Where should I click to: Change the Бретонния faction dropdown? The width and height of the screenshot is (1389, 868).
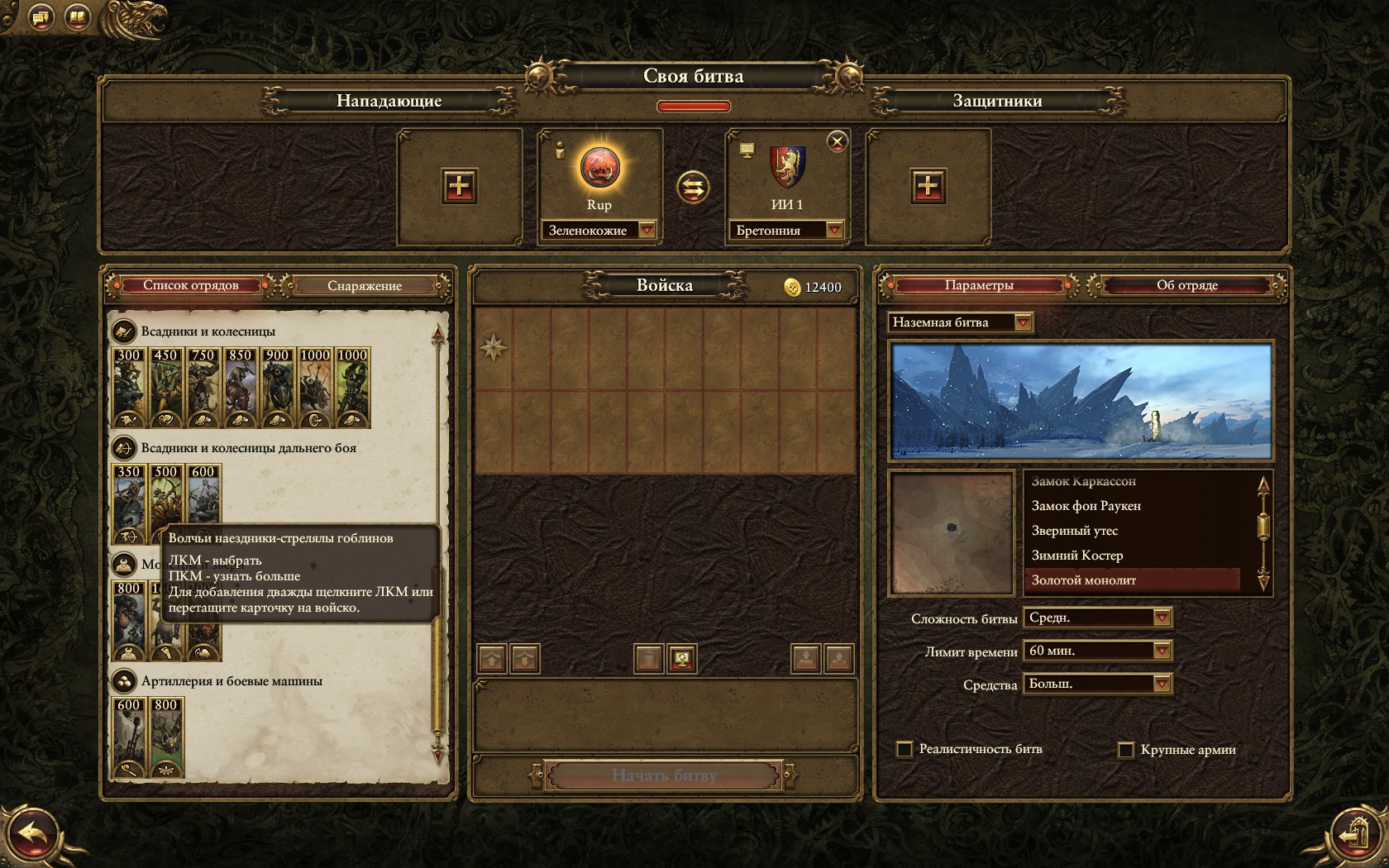[834, 231]
